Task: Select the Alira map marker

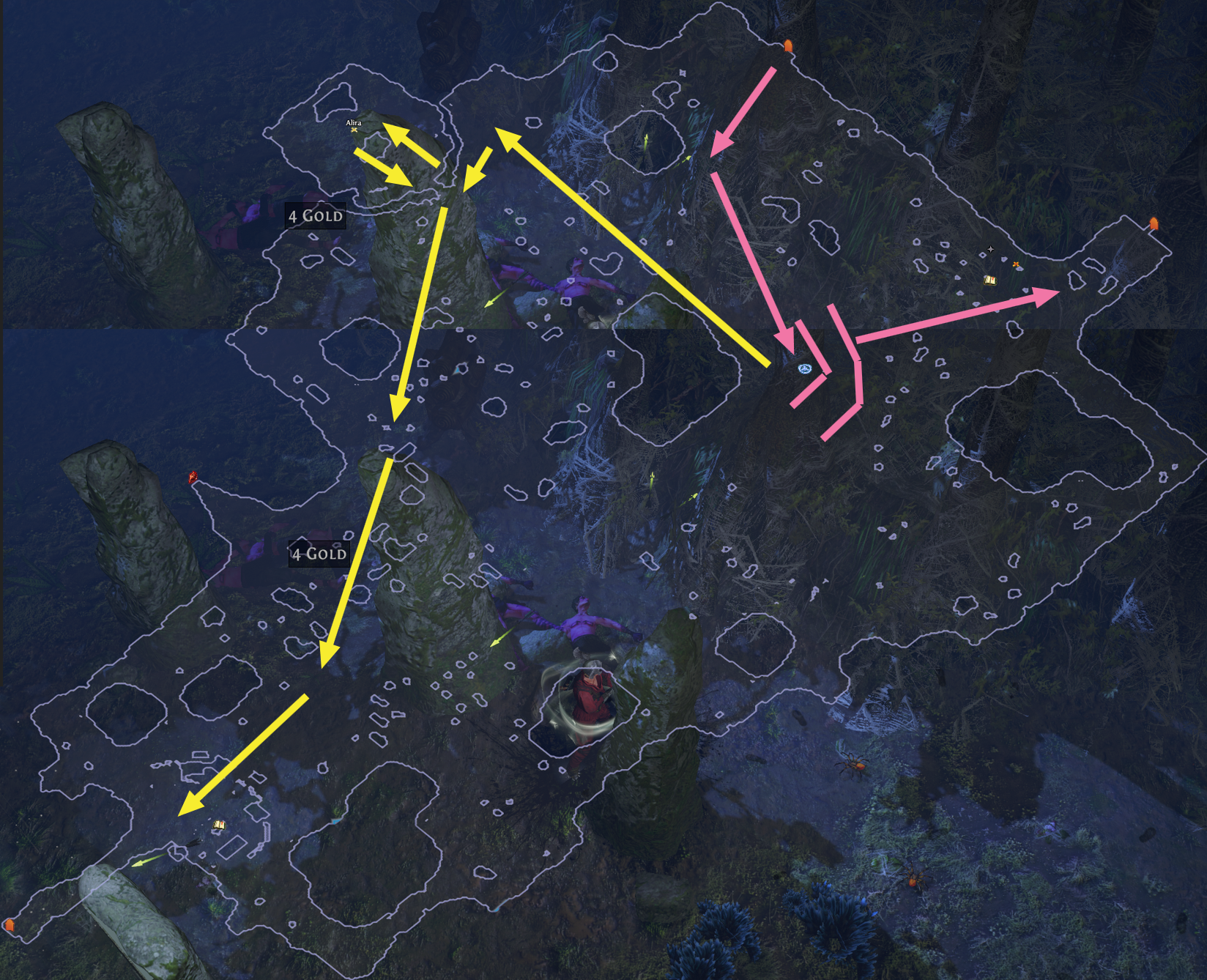Action: tap(354, 129)
